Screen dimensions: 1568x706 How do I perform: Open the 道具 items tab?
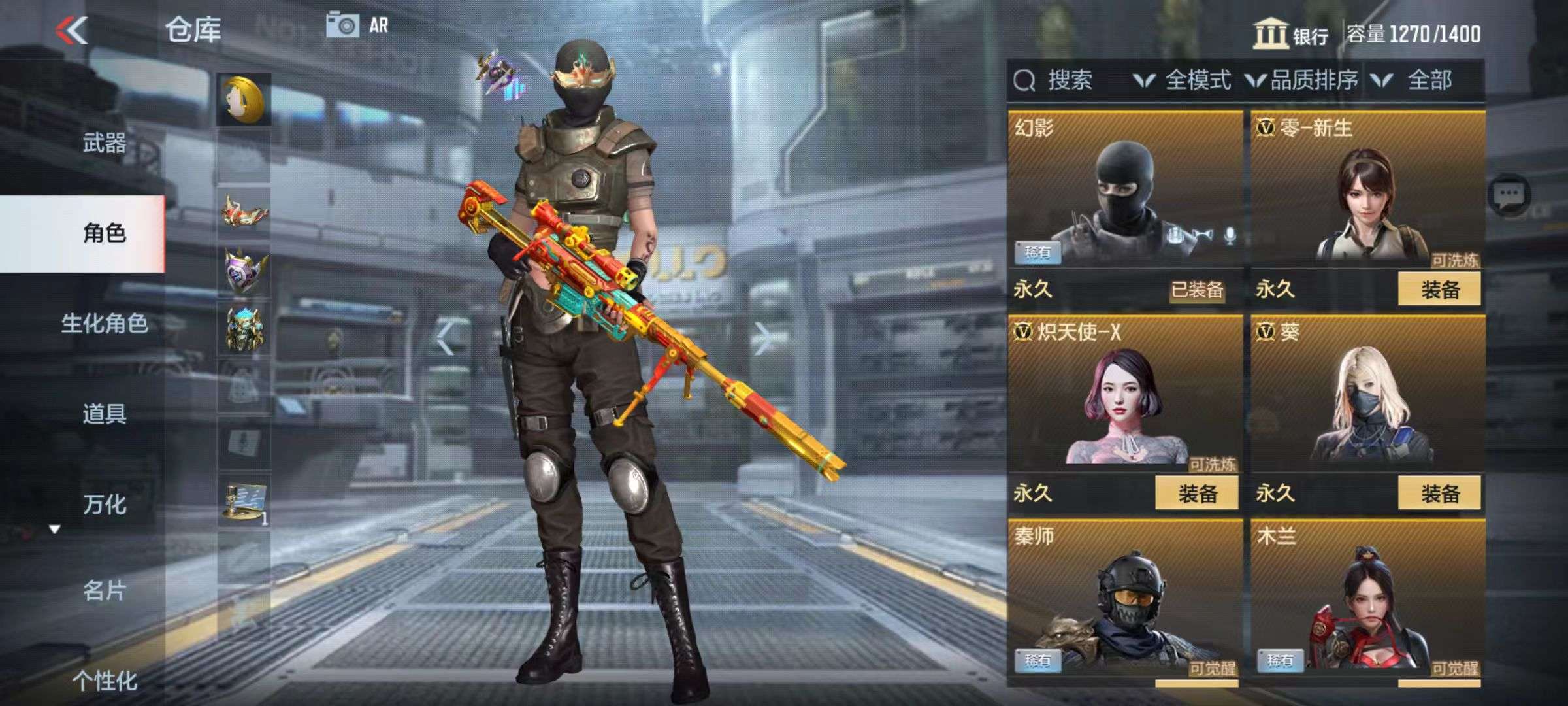(x=104, y=414)
